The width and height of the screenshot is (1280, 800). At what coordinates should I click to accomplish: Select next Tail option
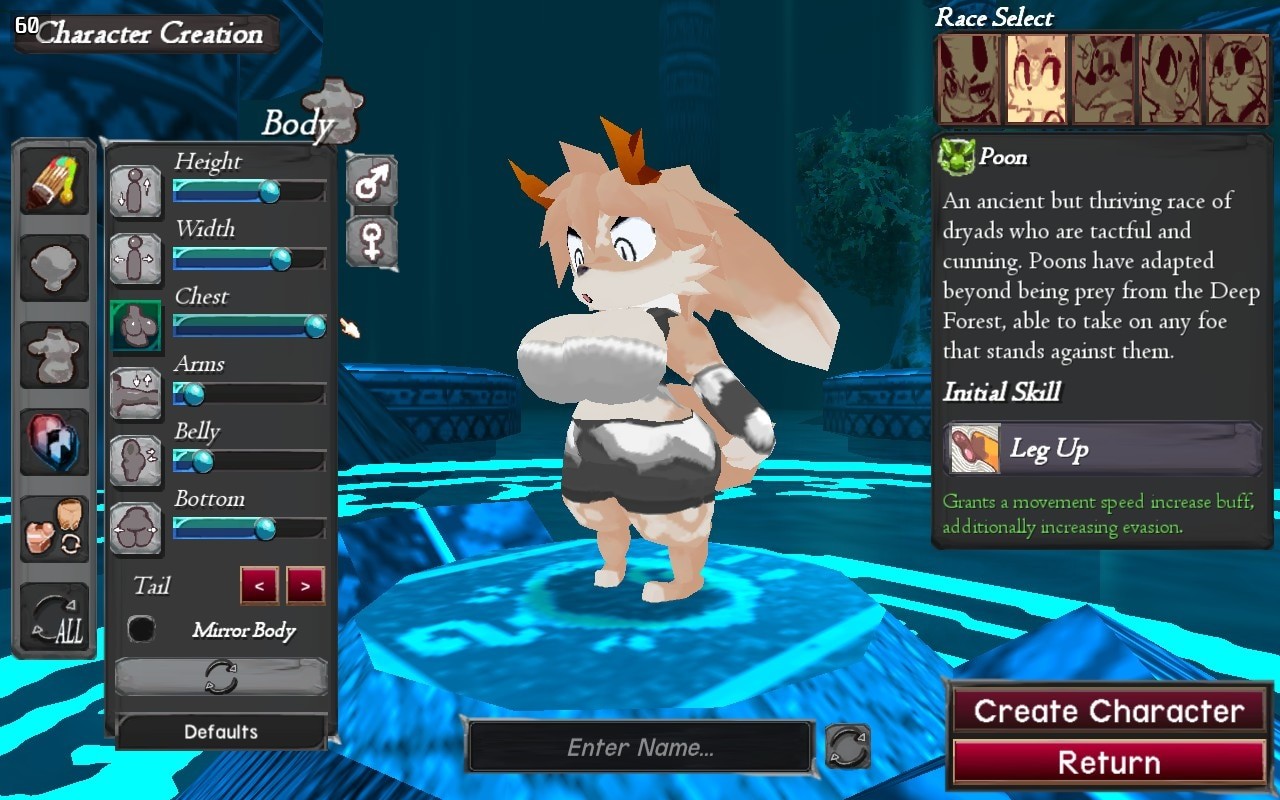(305, 586)
